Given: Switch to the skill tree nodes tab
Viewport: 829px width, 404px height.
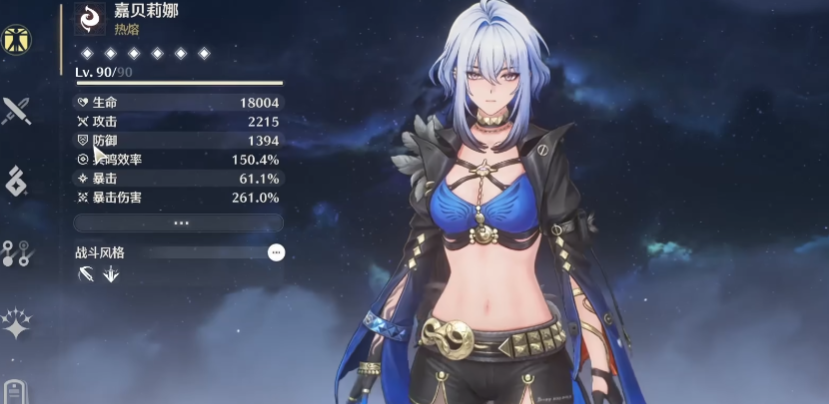Looking at the screenshot, I should (16, 252).
